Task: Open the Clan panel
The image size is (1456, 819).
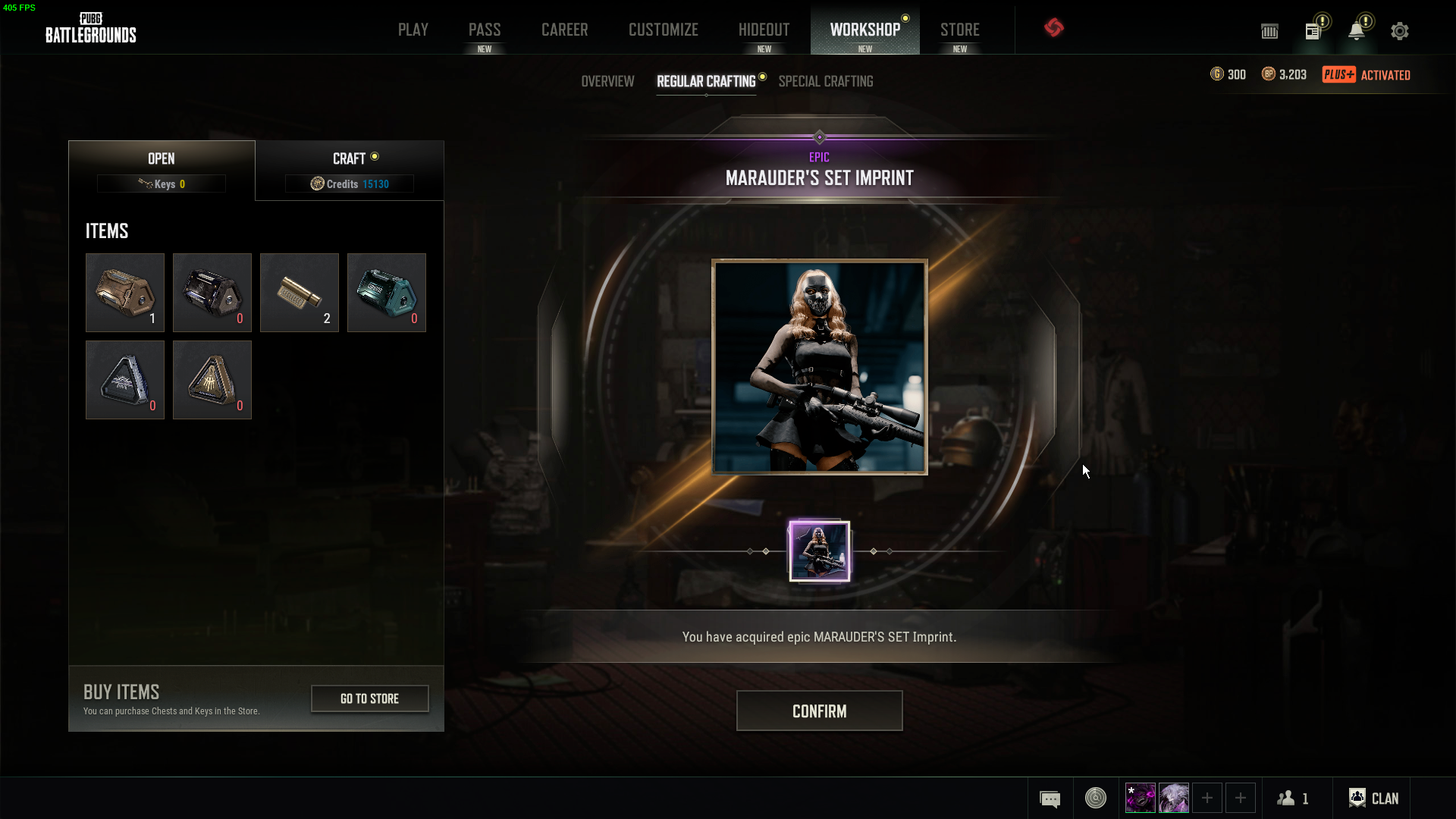Action: point(1374,798)
